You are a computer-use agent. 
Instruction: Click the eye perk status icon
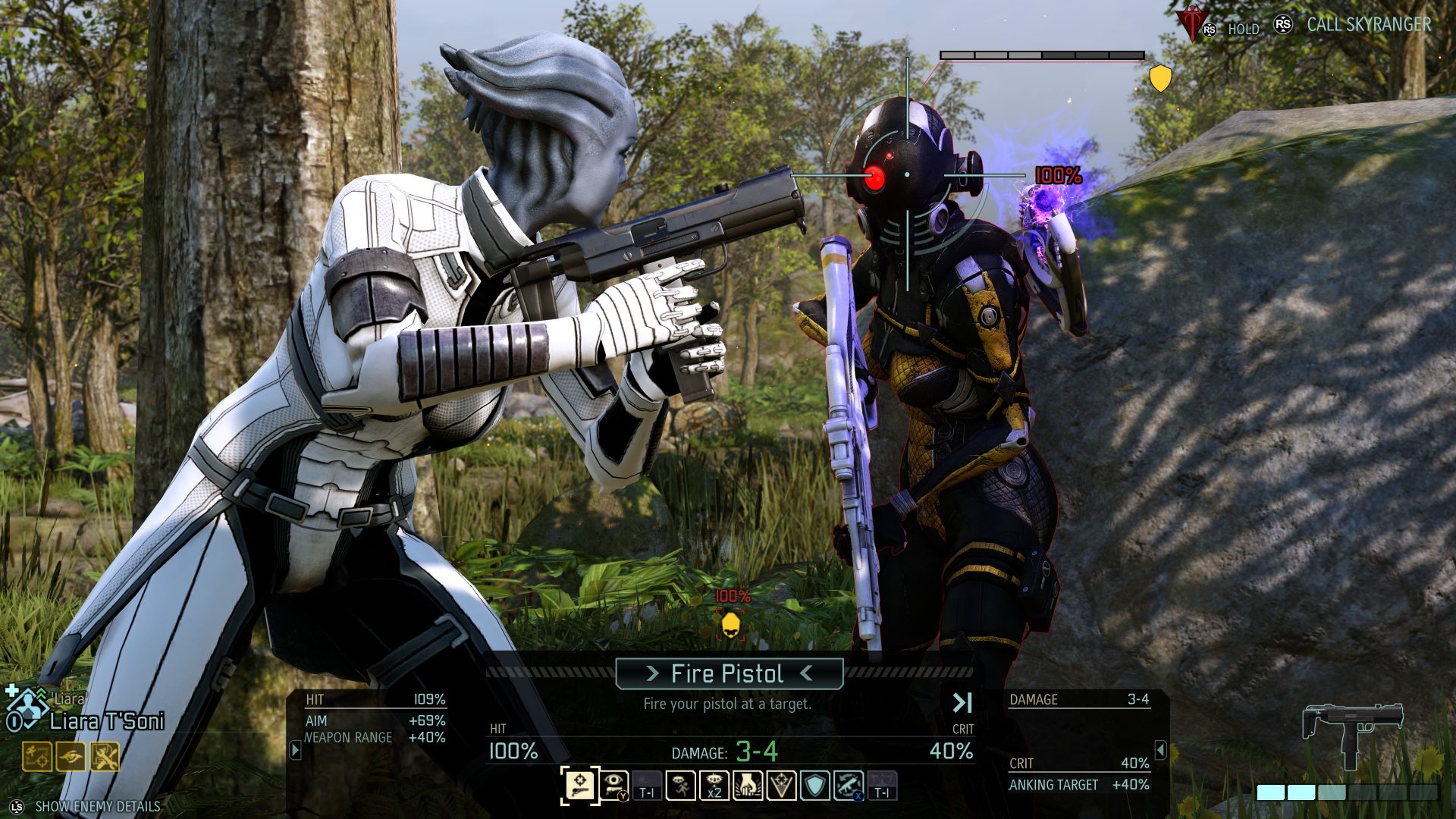[71, 756]
